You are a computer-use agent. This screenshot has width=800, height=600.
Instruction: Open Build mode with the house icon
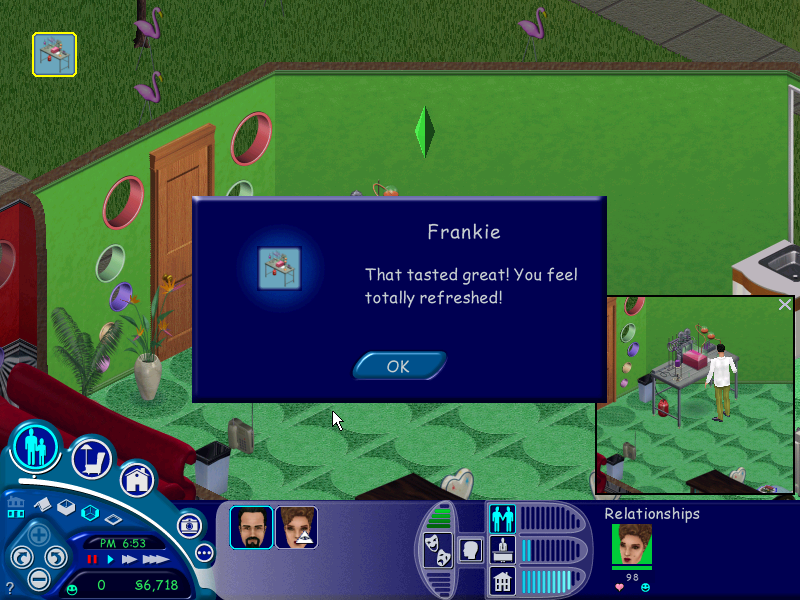pyautogui.click(x=137, y=480)
